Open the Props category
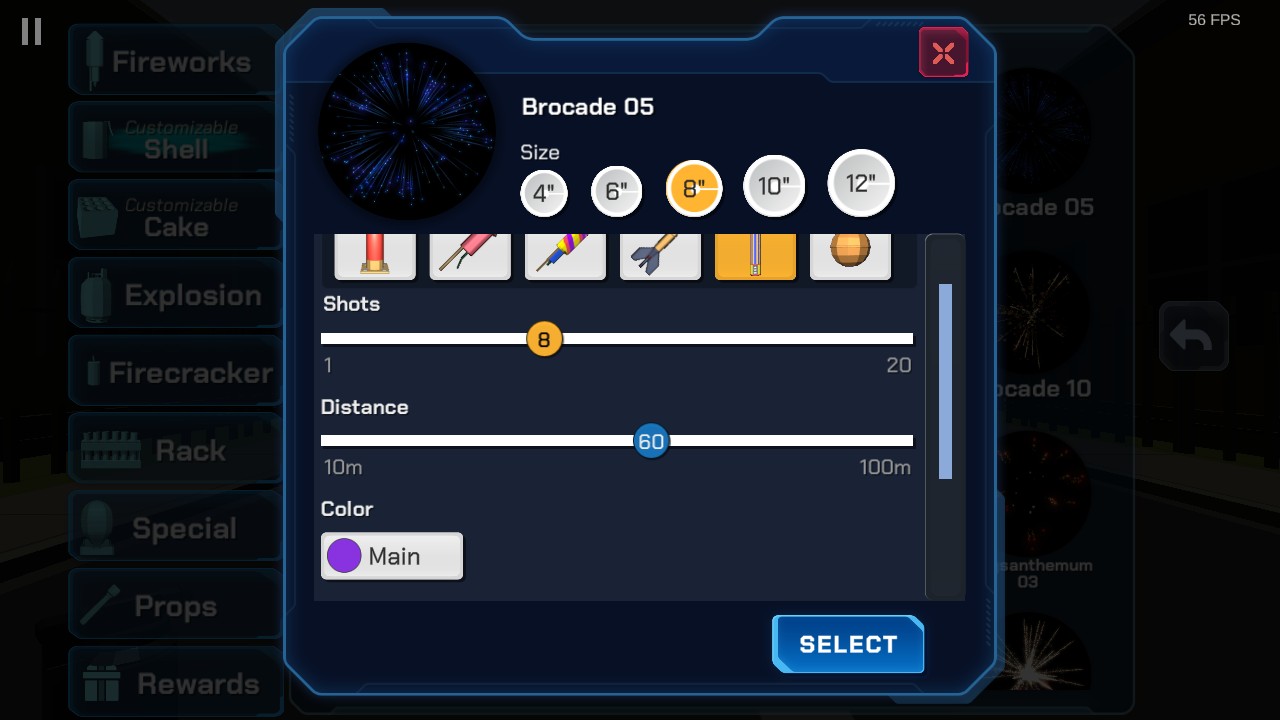The height and width of the screenshot is (720, 1280). point(175,606)
